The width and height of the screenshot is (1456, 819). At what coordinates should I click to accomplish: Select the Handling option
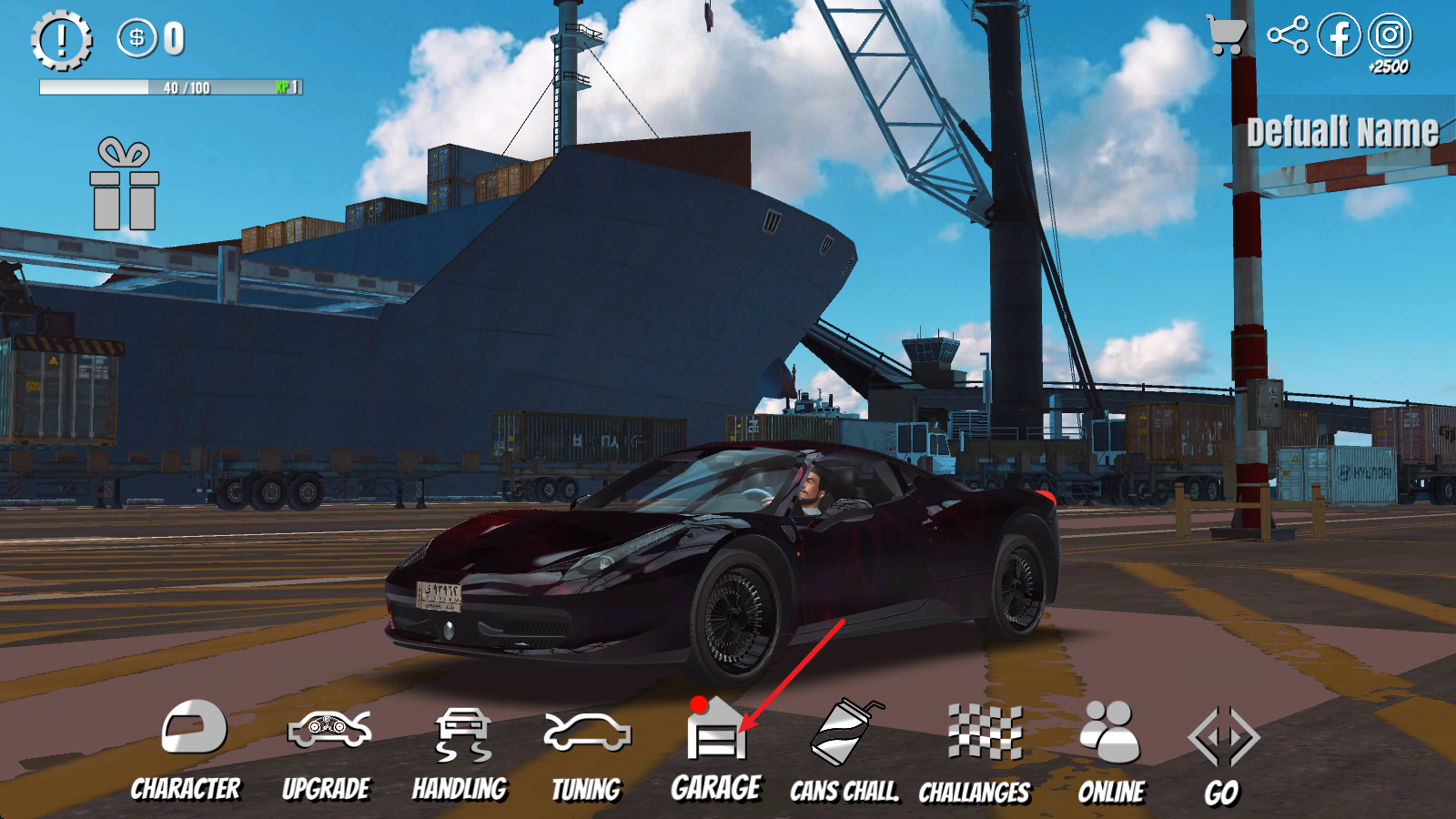pyautogui.click(x=460, y=752)
